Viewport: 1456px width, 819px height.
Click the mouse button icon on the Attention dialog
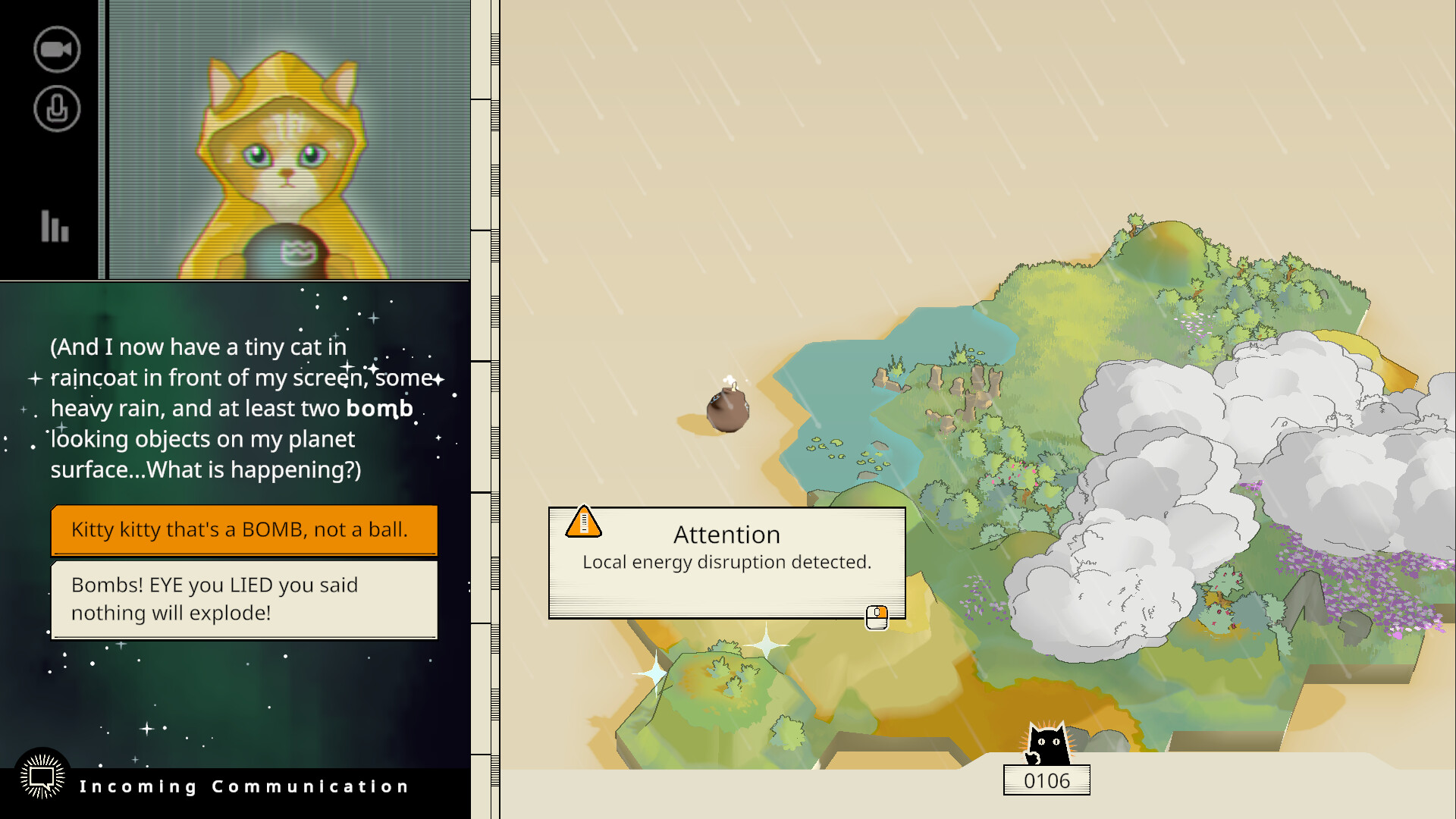[x=877, y=617]
